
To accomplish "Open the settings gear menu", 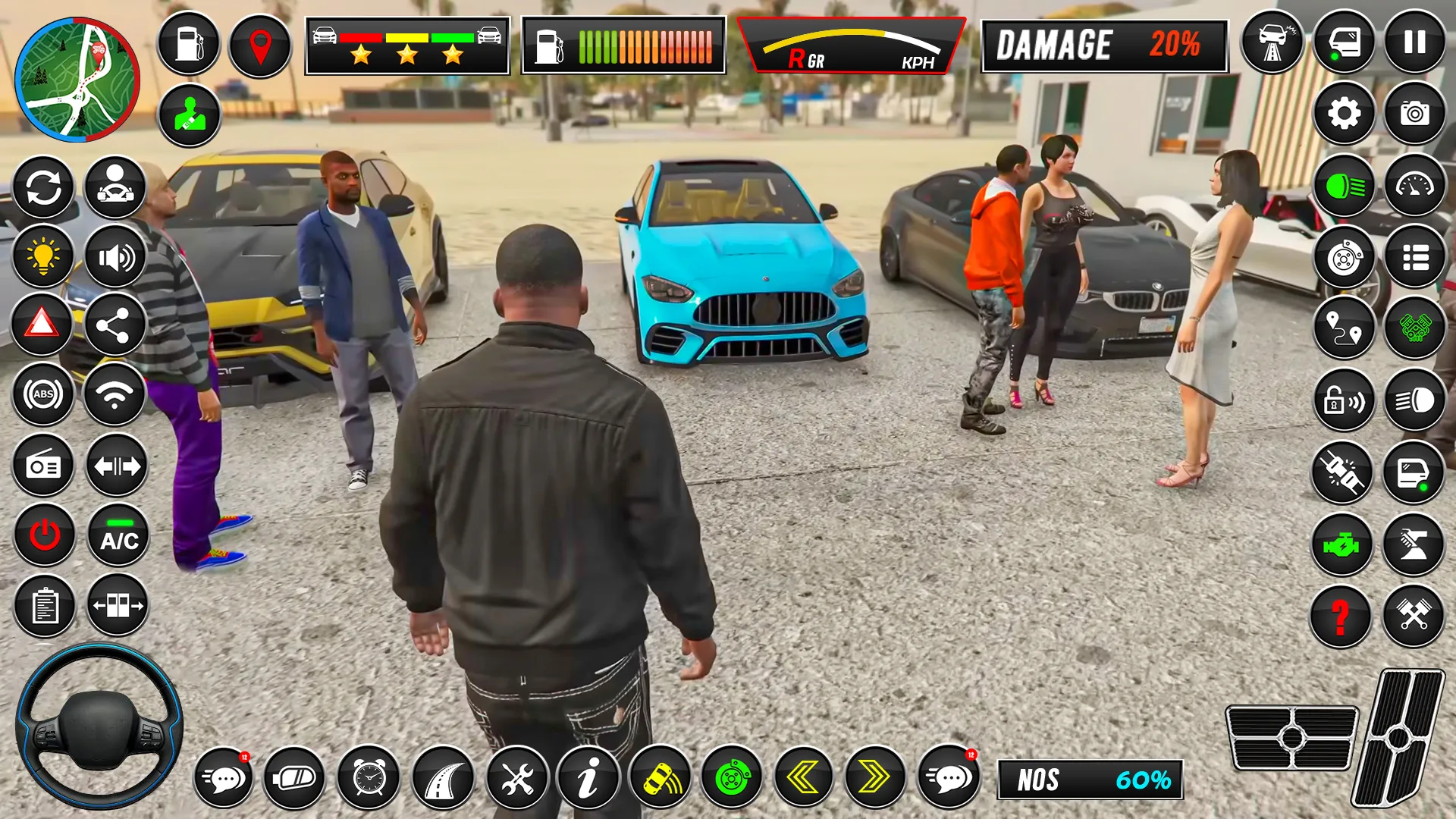I will [1344, 114].
